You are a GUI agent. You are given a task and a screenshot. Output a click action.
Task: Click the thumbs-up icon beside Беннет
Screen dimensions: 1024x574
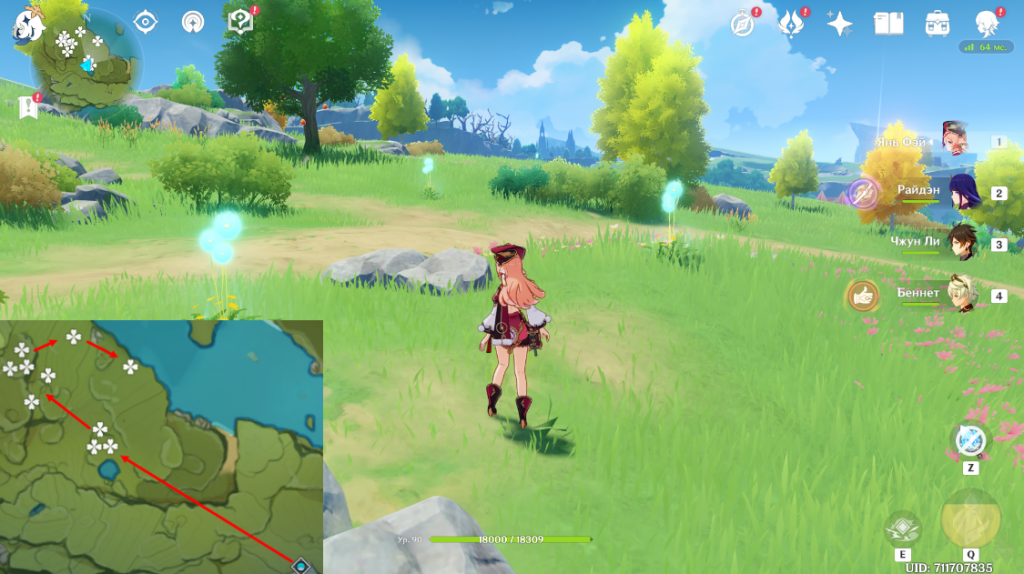coord(862,295)
